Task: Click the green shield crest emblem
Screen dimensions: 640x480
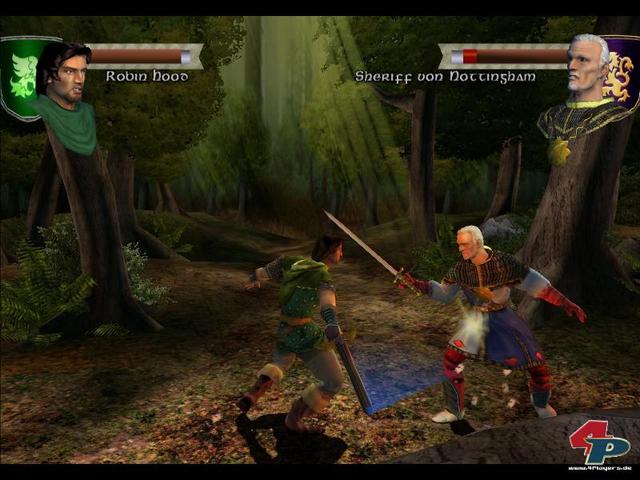Action: [20, 75]
